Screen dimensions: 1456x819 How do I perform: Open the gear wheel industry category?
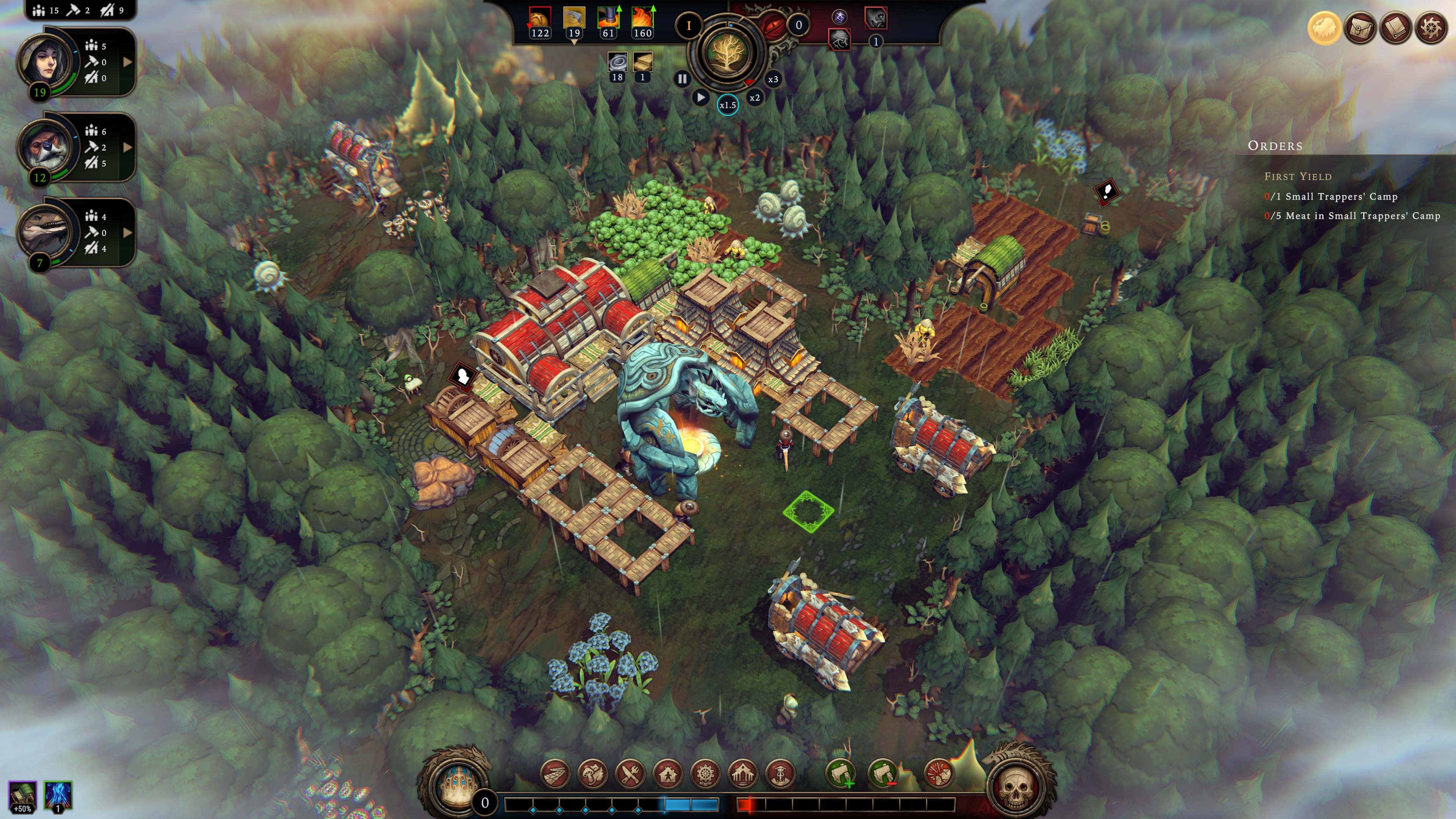coord(705,774)
